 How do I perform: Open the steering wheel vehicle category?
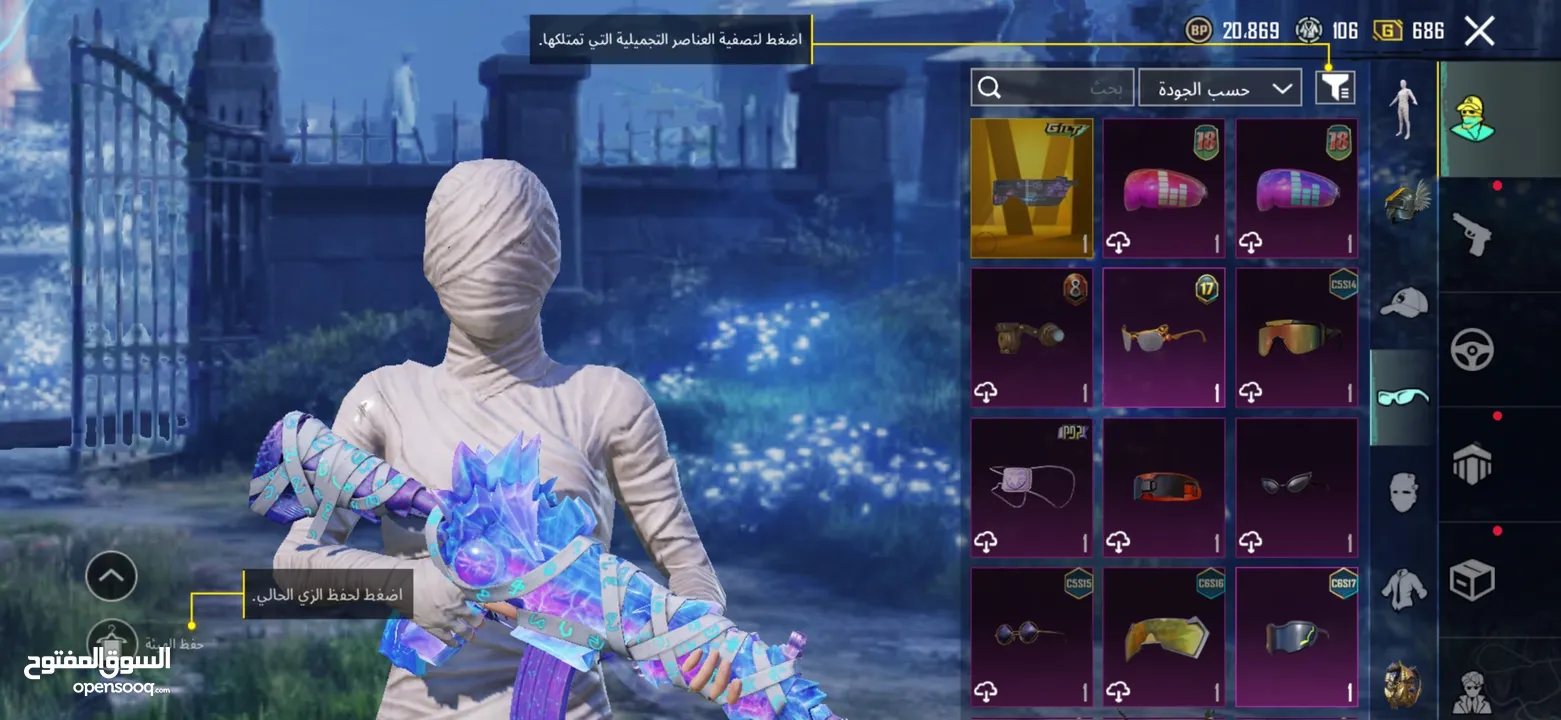pyautogui.click(x=1474, y=349)
